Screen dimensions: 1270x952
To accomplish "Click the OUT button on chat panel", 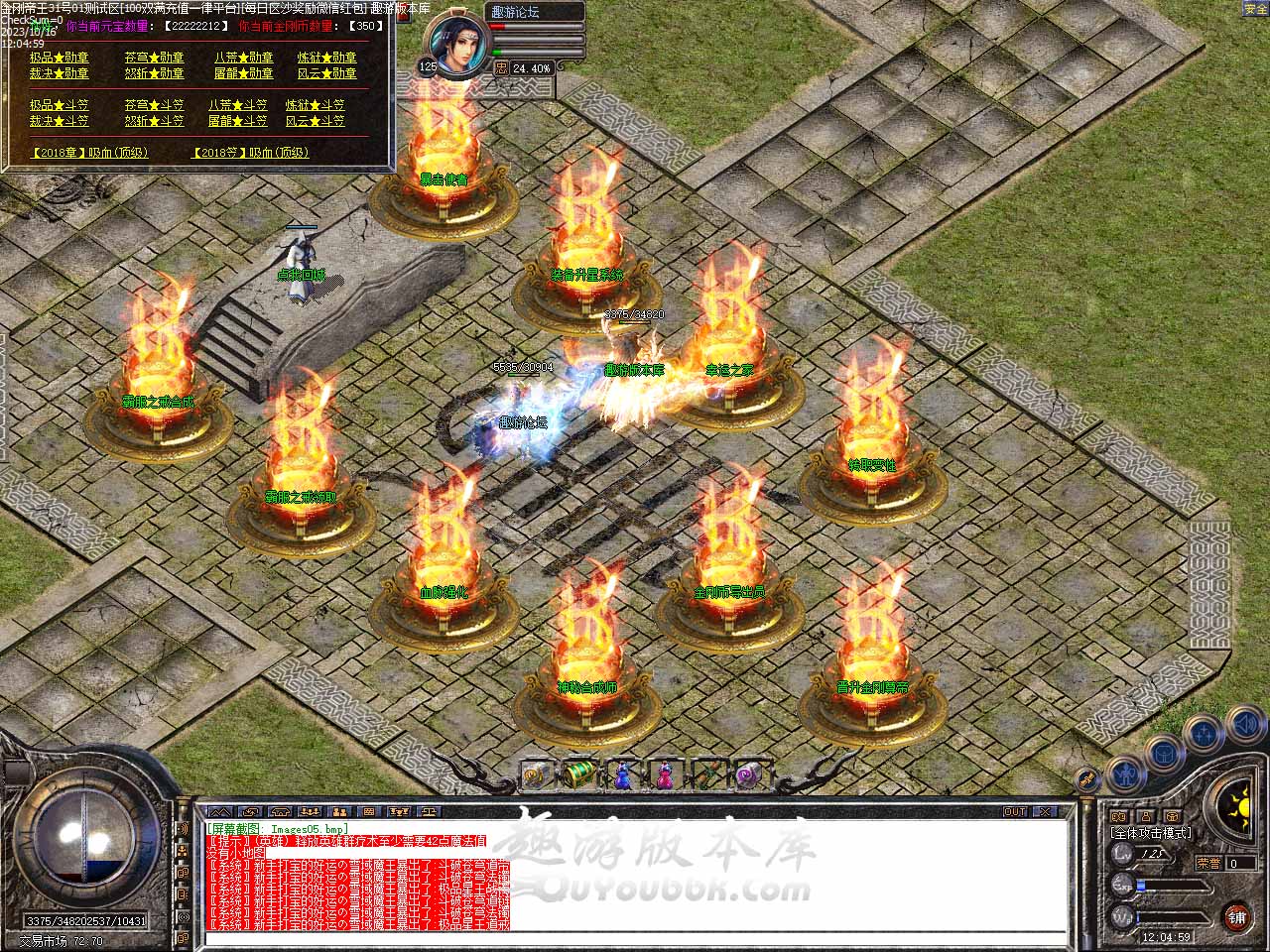I will click(x=1015, y=811).
